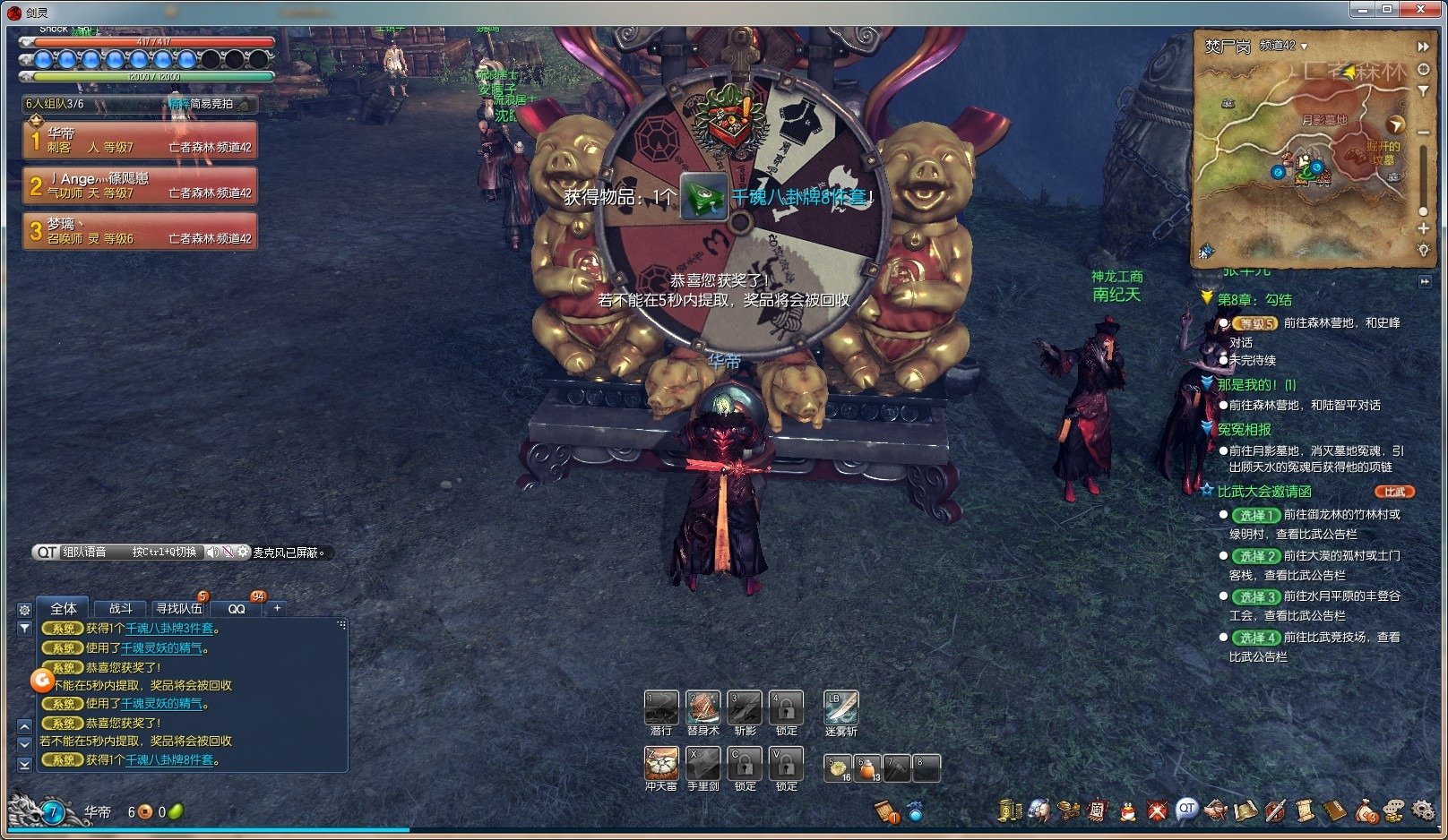
Task: Open the 千魂八卦牌8件套 item link in chat
Action: tap(169, 759)
